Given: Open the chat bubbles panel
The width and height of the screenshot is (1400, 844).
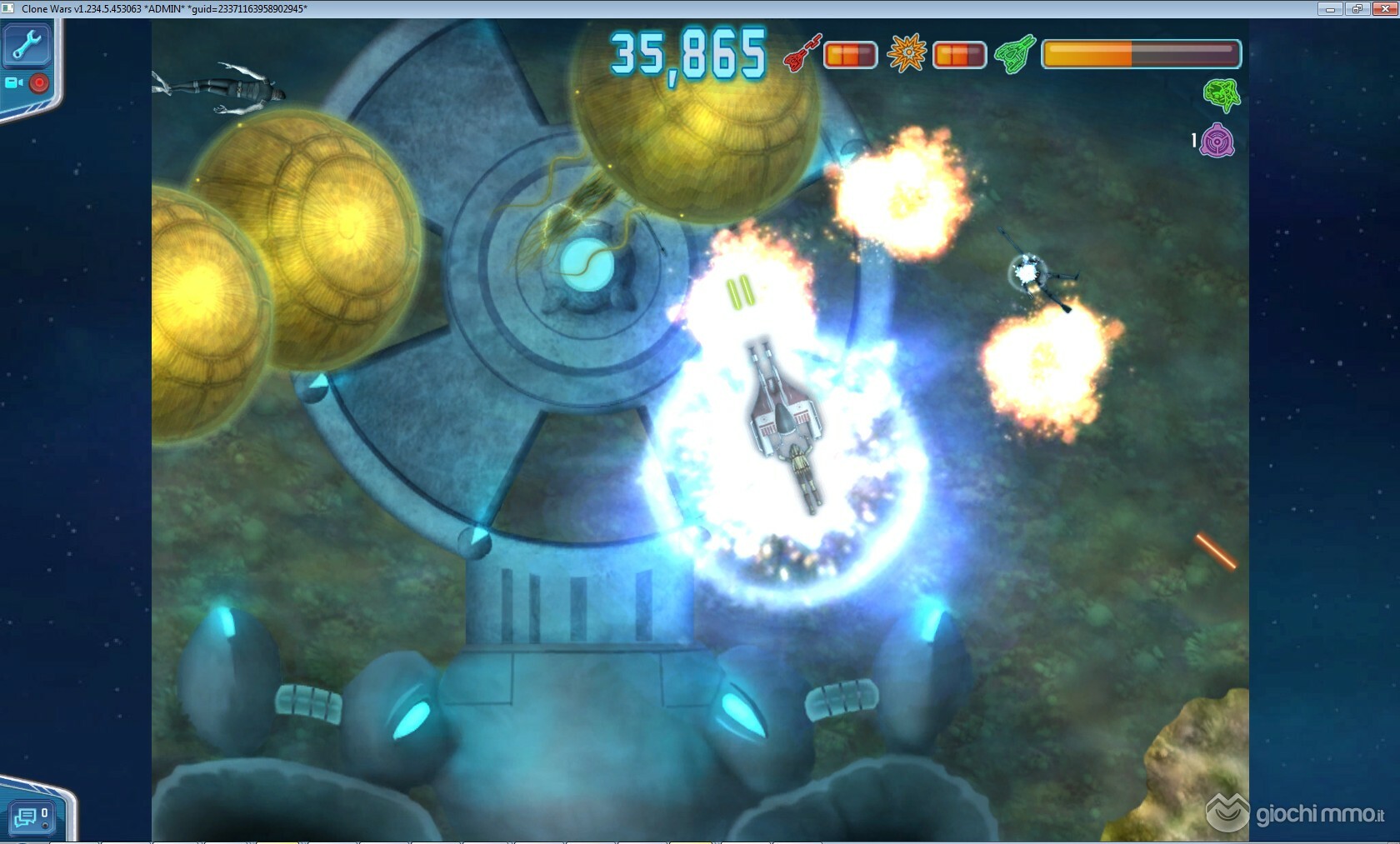Looking at the screenshot, I should (x=27, y=817).
